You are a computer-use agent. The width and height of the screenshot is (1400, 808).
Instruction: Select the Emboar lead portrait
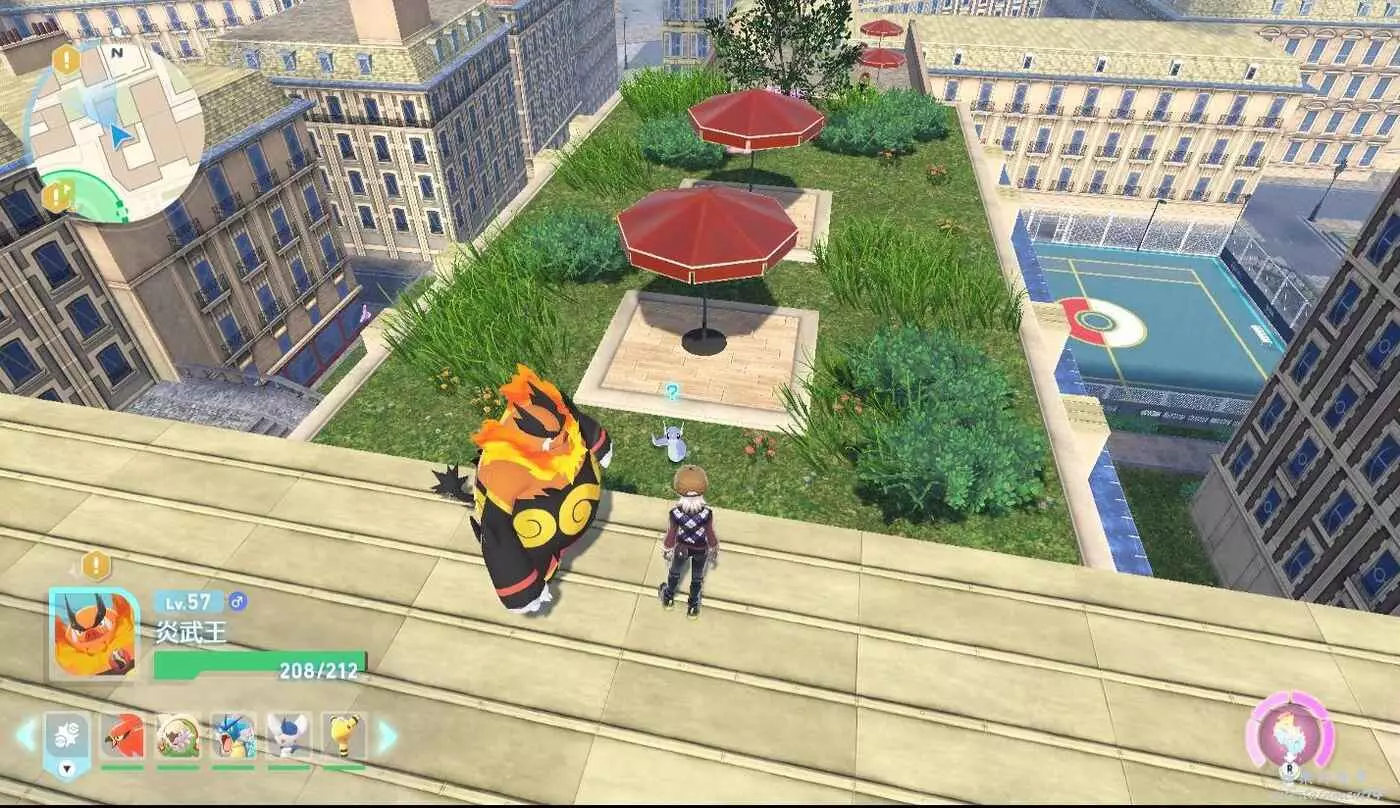(94, 633)
